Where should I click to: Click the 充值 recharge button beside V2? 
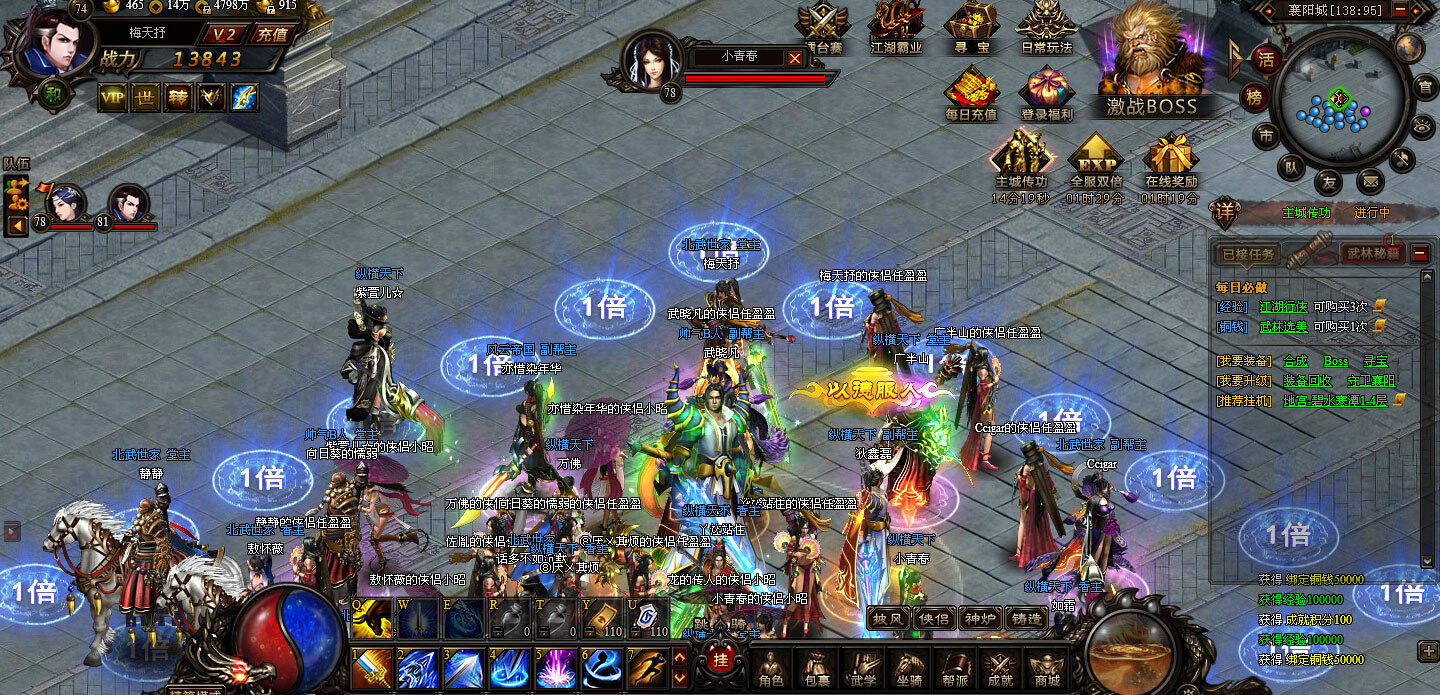pos(271,33)
